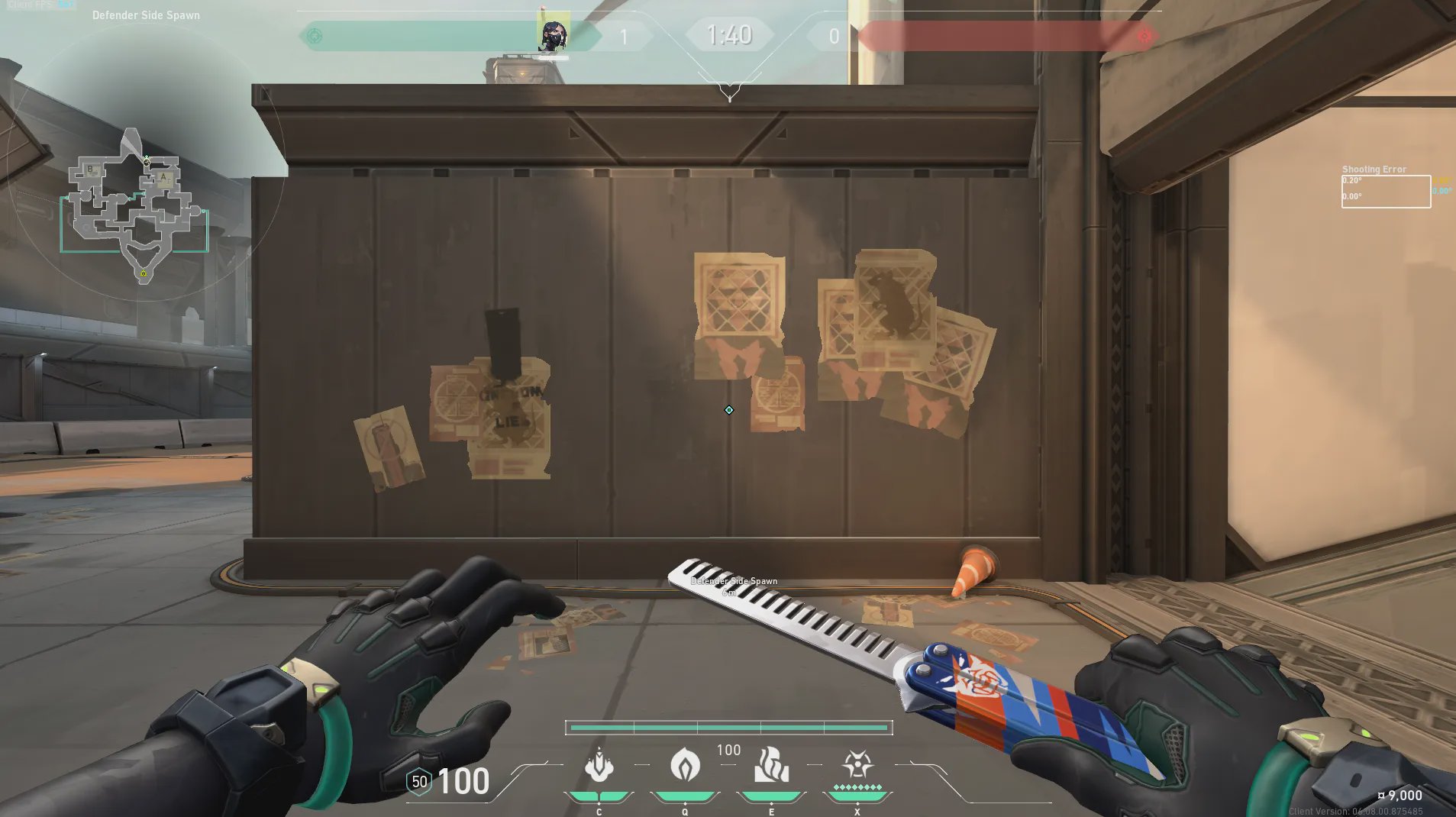Activate the Toxic Screen ability icon
Image resolution: width=1456 pixels, height=817 pixels.
(x=771, y=765)
